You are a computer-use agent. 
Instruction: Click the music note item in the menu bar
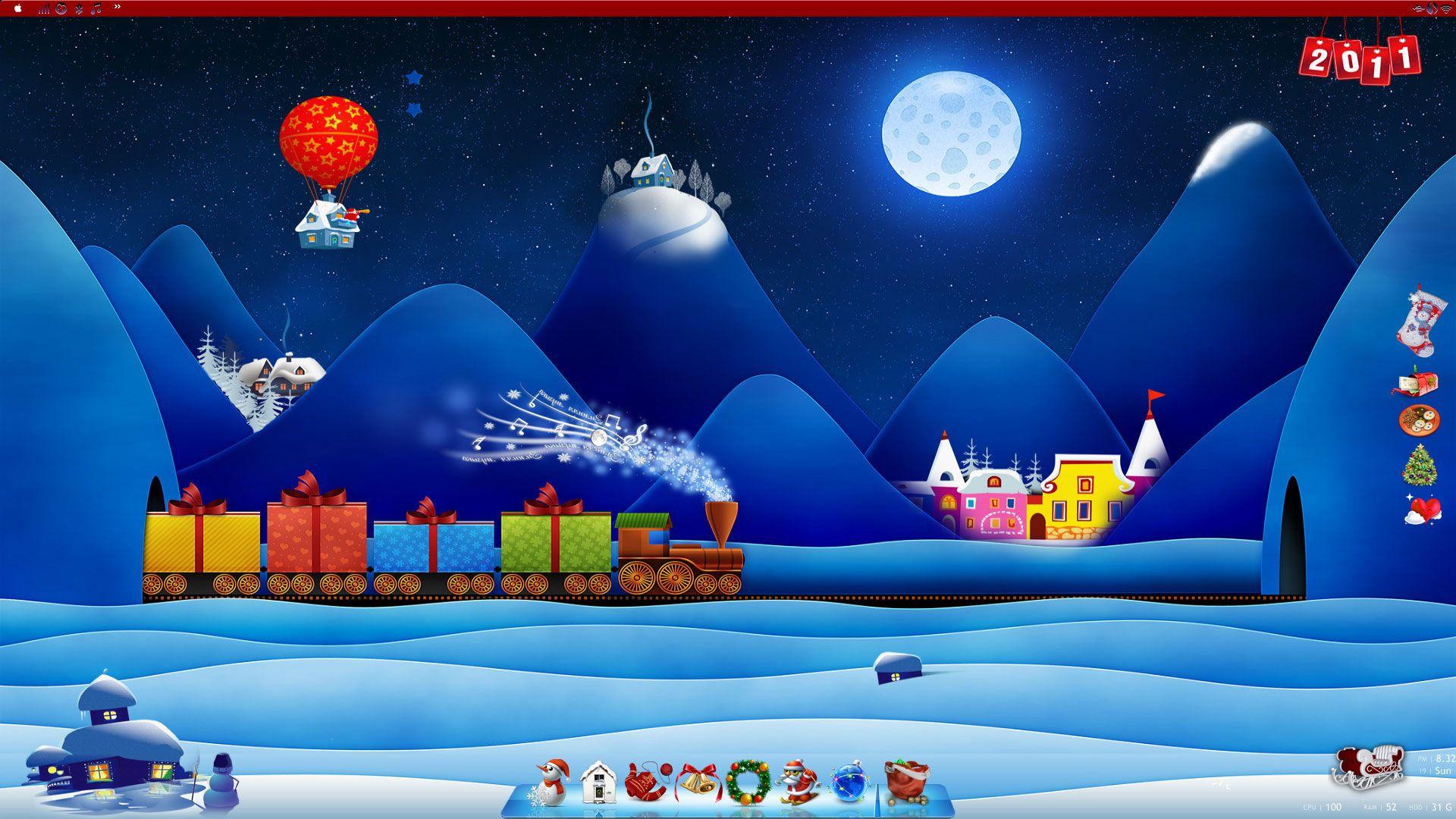(95, 8)
